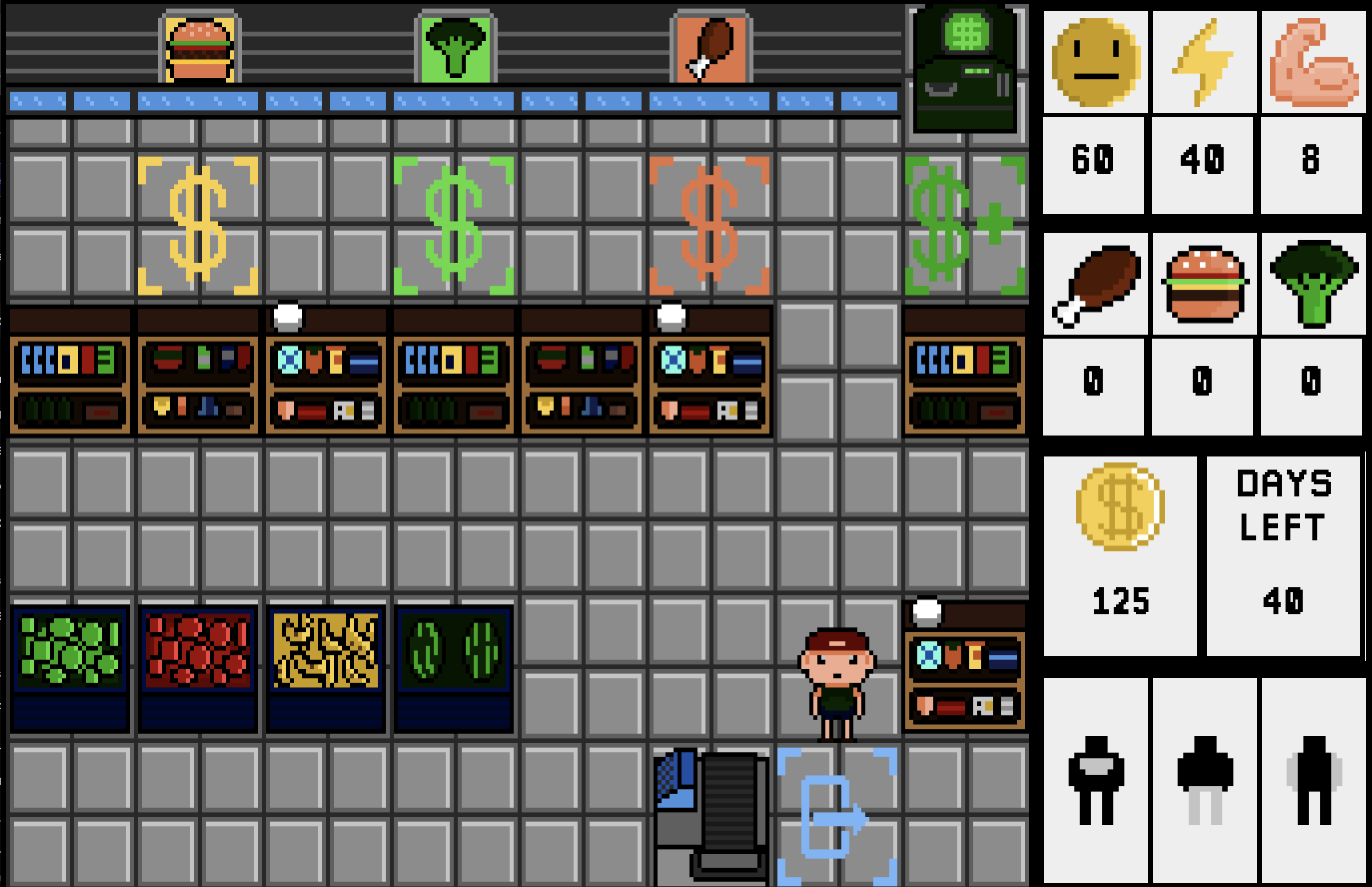
Task: Click the flexed bicep strength icon
Action: coord(1313,61)
